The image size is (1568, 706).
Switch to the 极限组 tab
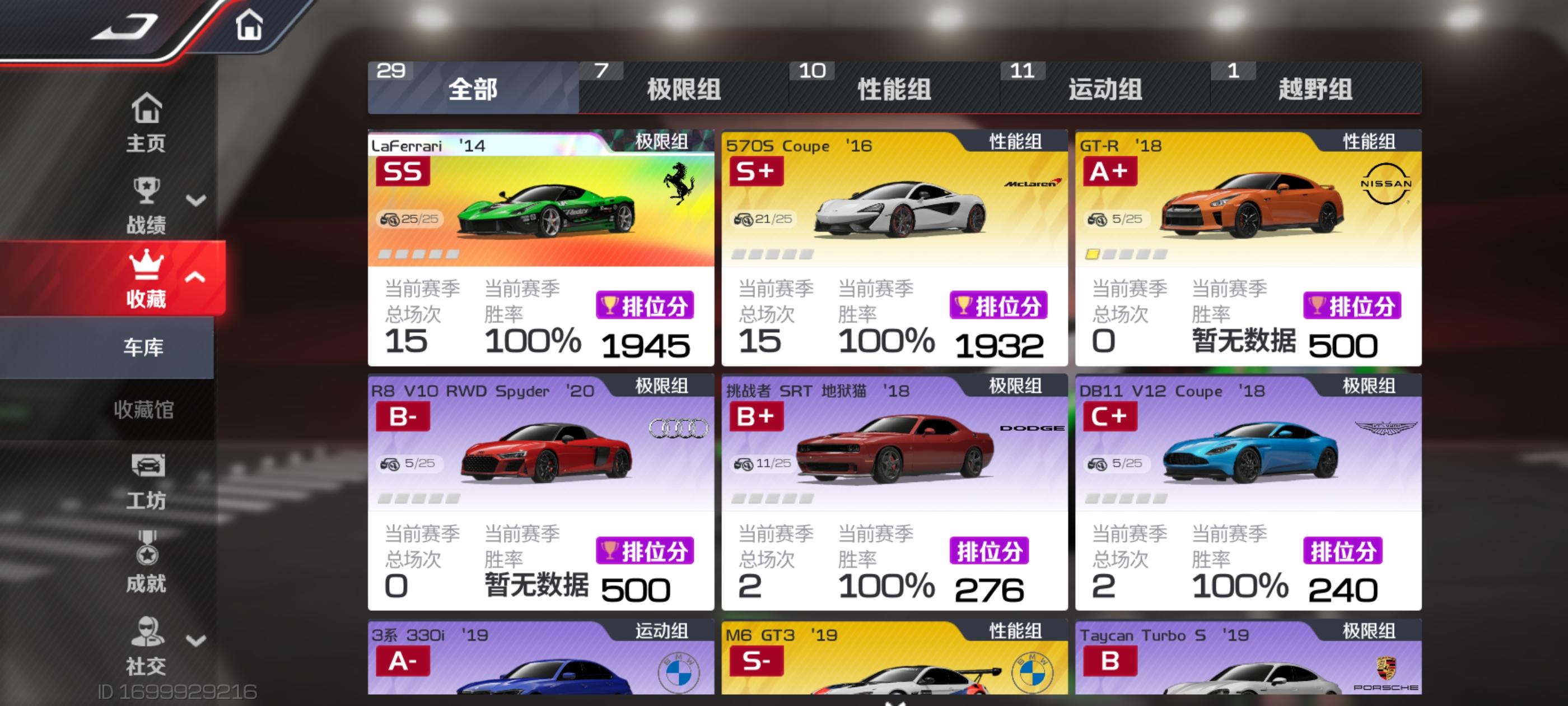click(x=683, y=90)
